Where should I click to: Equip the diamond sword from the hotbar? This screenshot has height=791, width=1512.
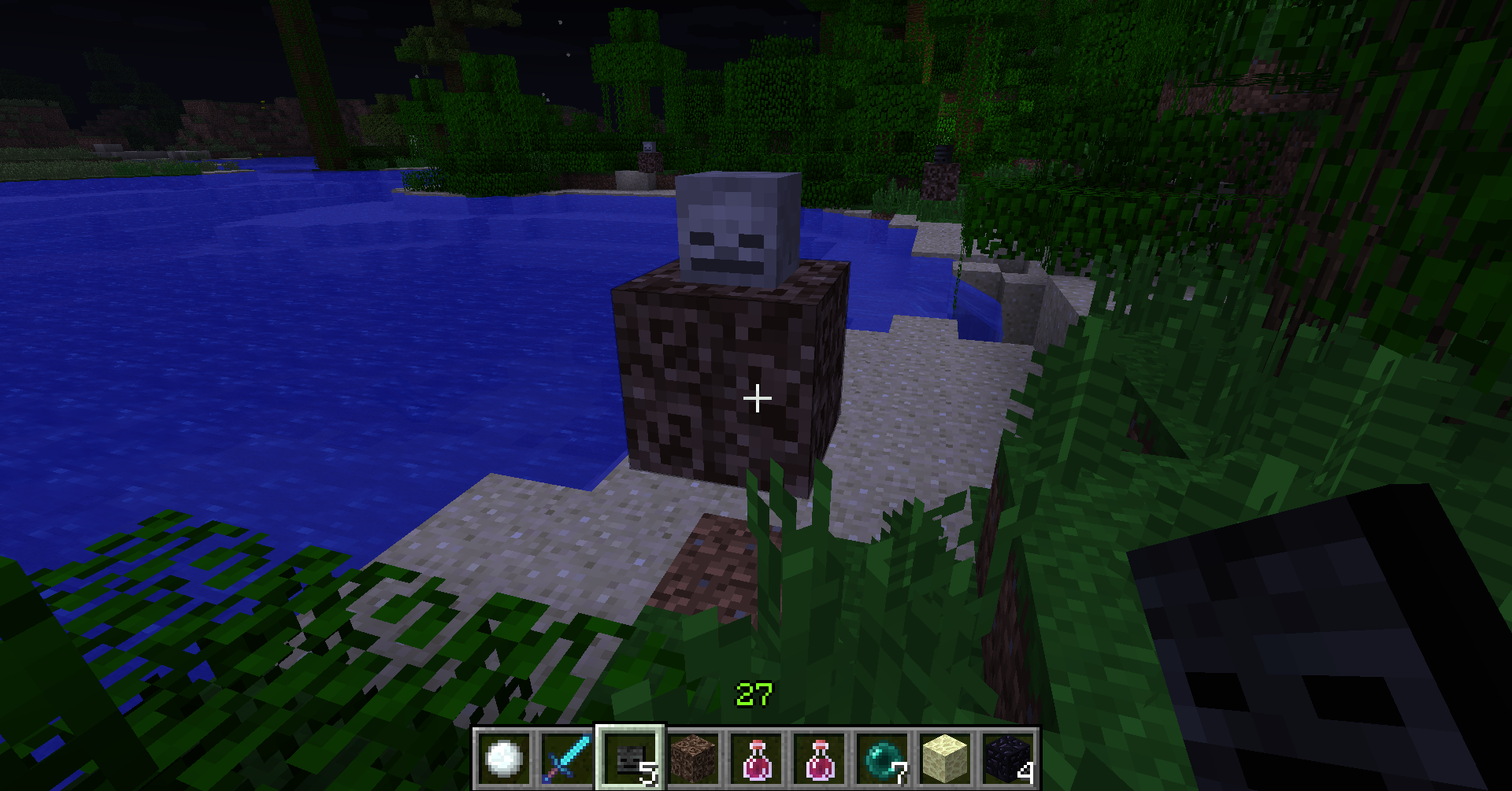(x=567, y=759)
